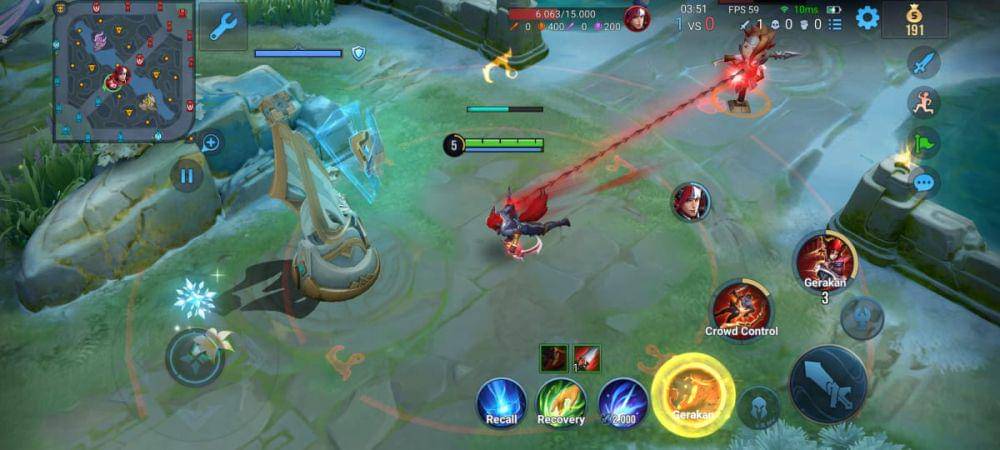Tap the green flag signal button

pyautogui.click(x=923, y=142)
